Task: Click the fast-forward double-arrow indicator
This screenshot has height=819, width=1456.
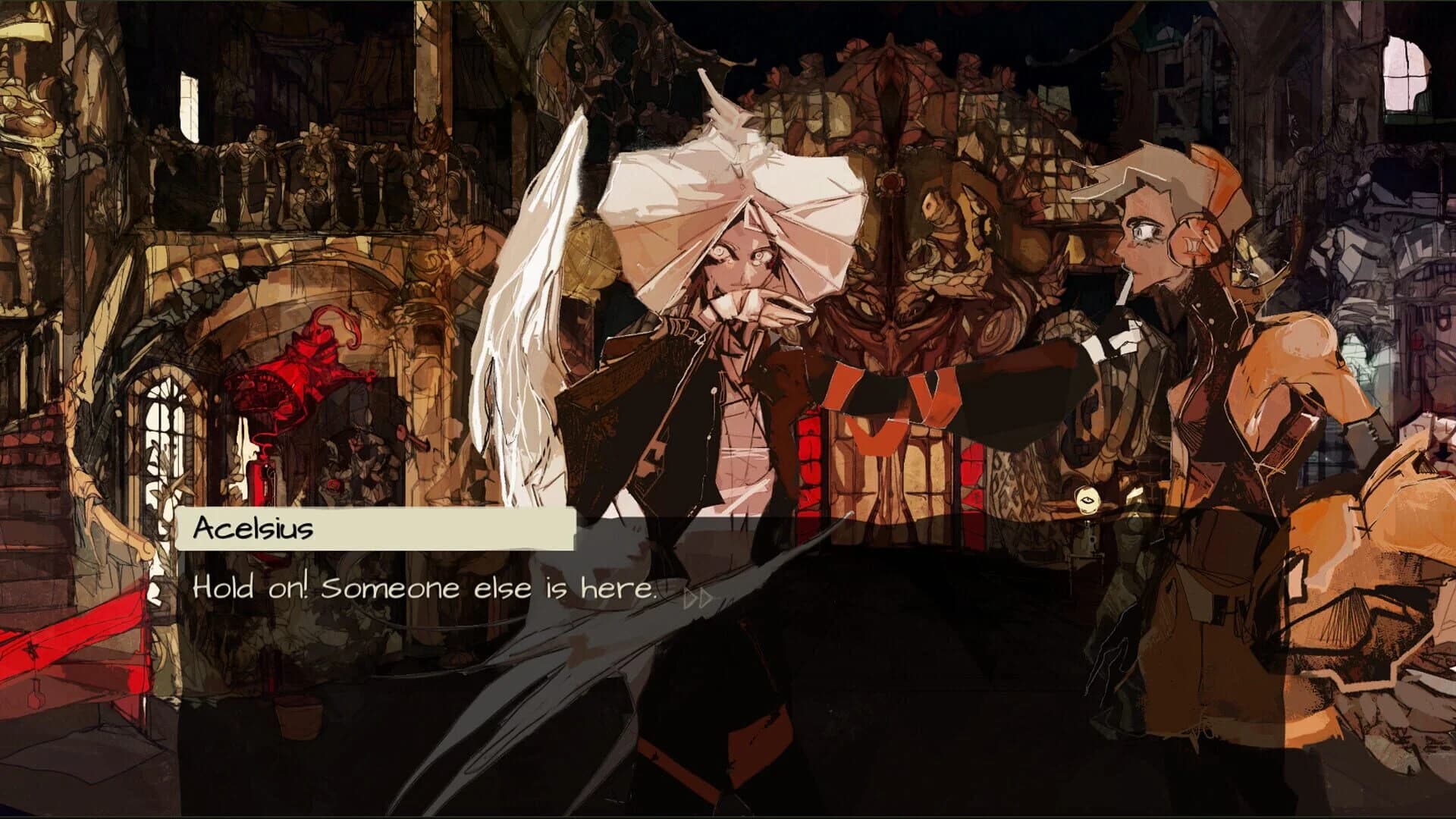Action: tap(695, 598)
